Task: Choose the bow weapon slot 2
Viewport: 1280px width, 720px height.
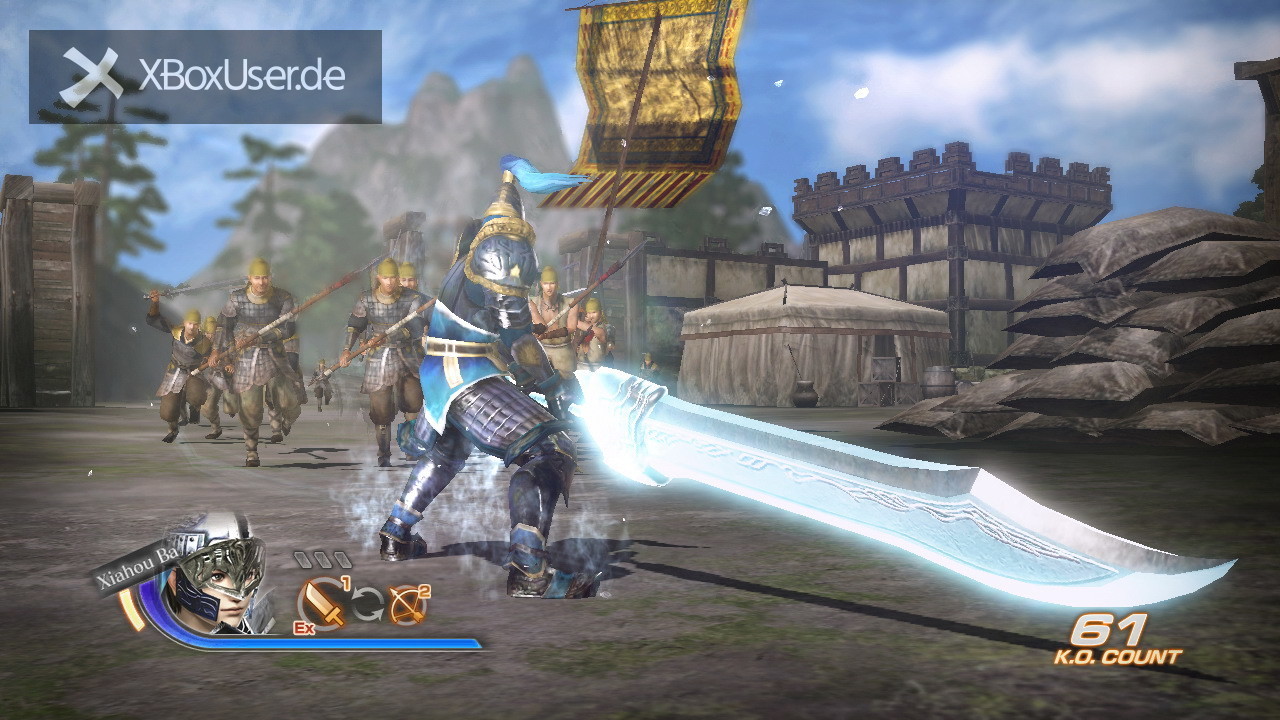Action: pyautogui.click(x=406, y=604)
